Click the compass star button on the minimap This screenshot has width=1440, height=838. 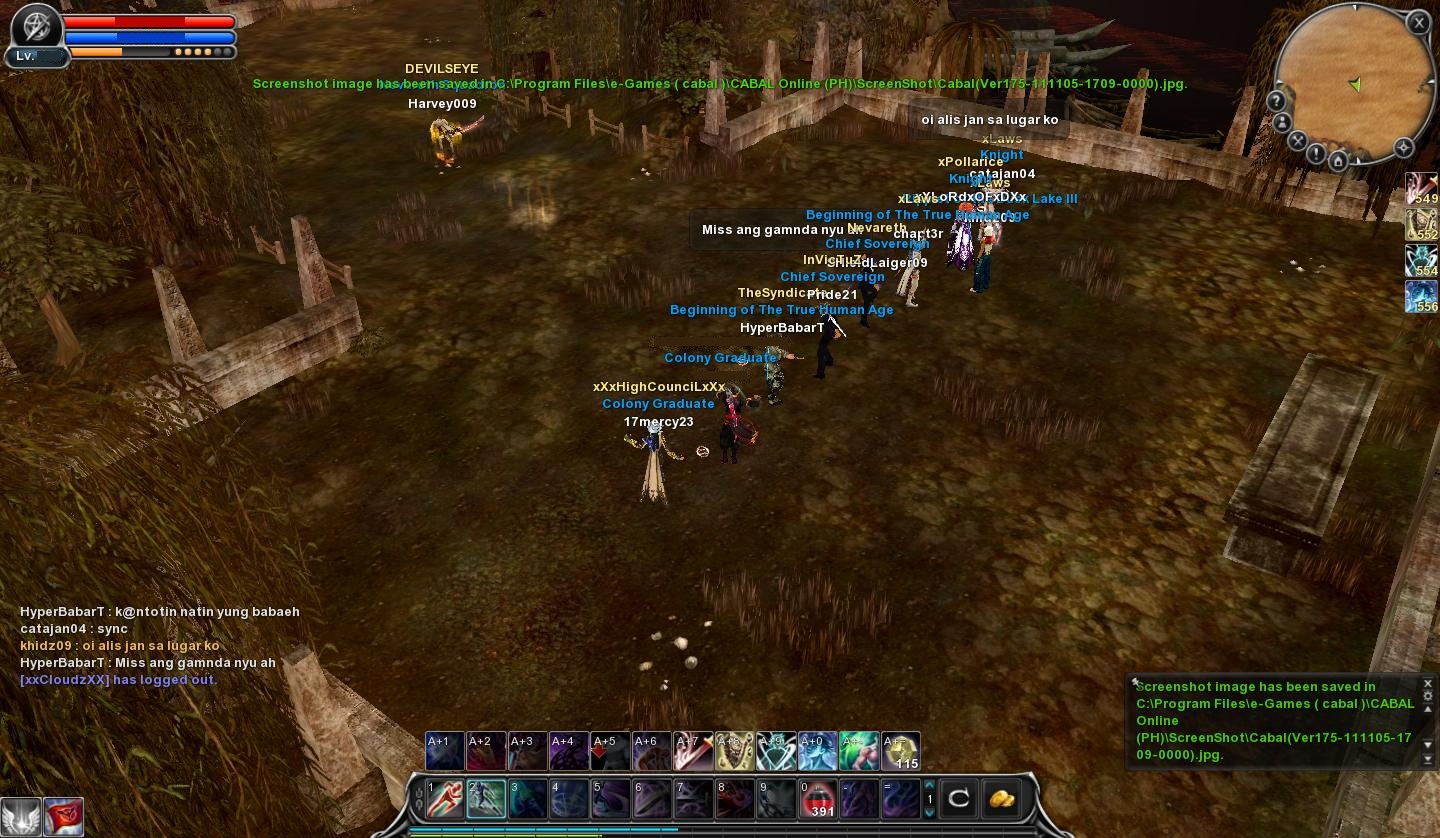[1403, 148]
